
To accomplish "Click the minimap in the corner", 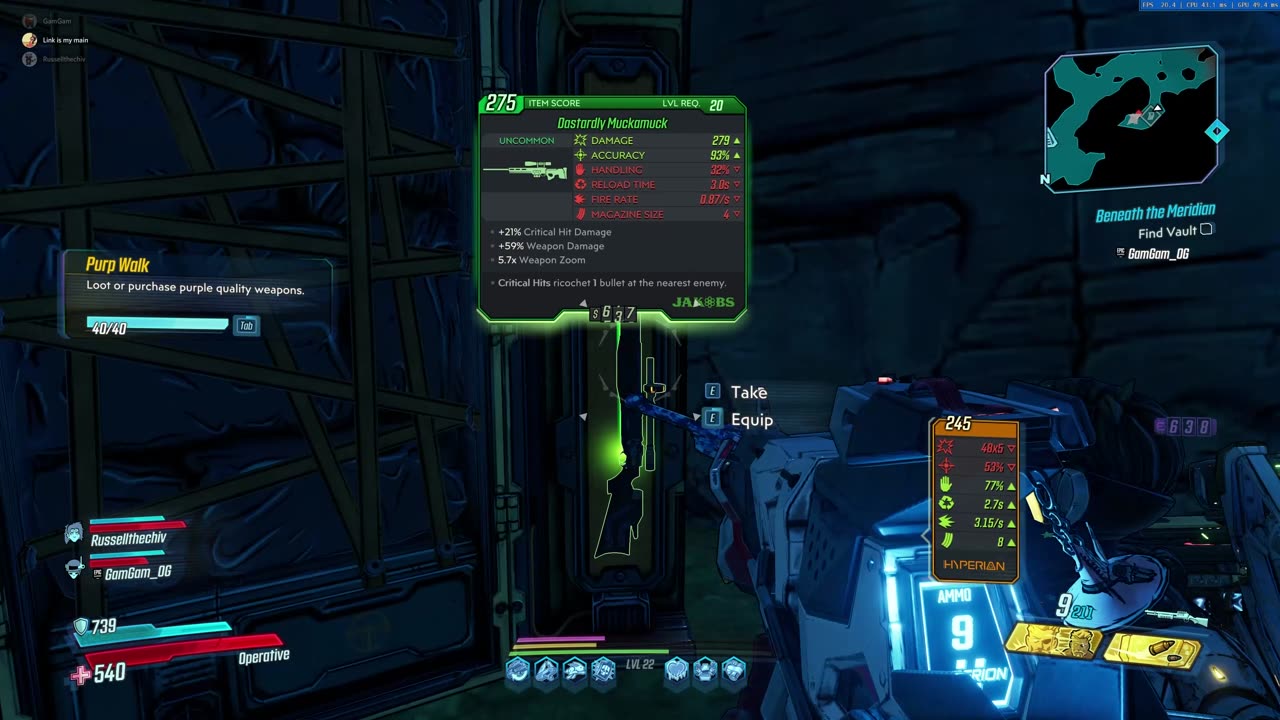I will click(1132, 119).
